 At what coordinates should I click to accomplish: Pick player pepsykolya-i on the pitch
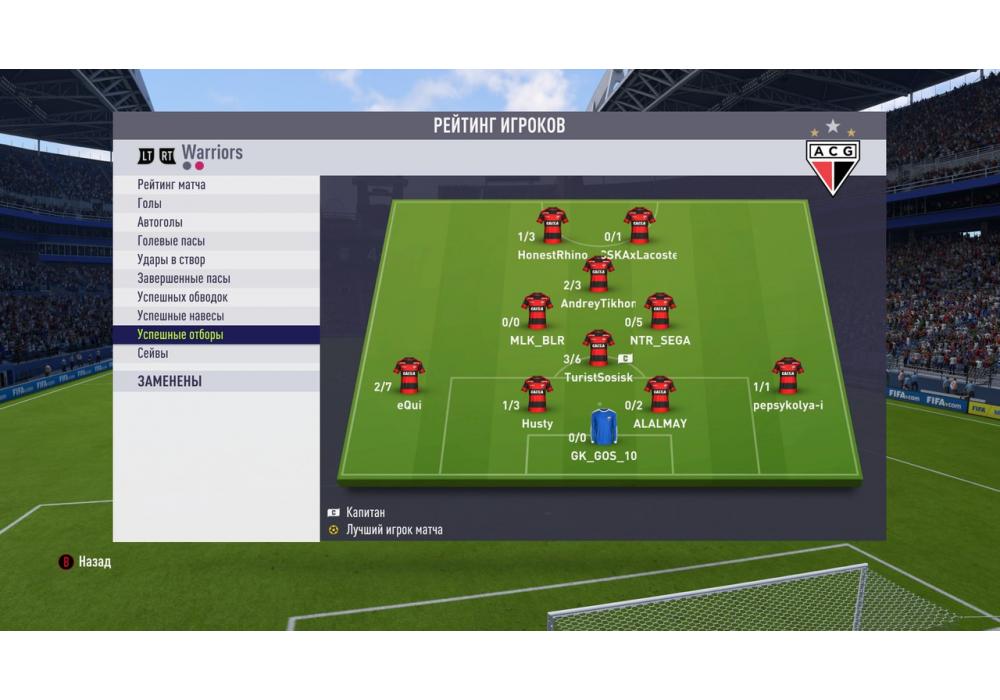coord(788,376)
